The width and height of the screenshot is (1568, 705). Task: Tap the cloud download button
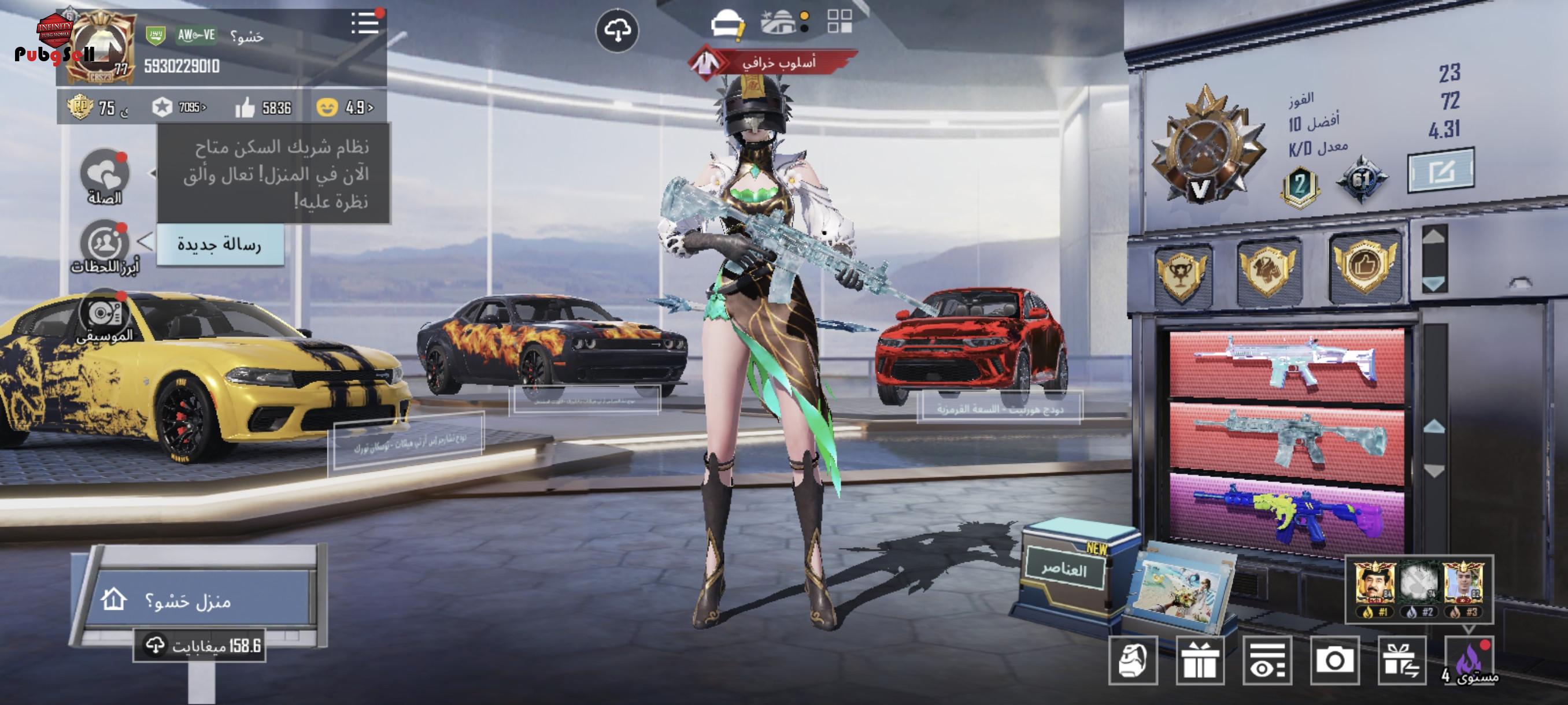(616, 31)
